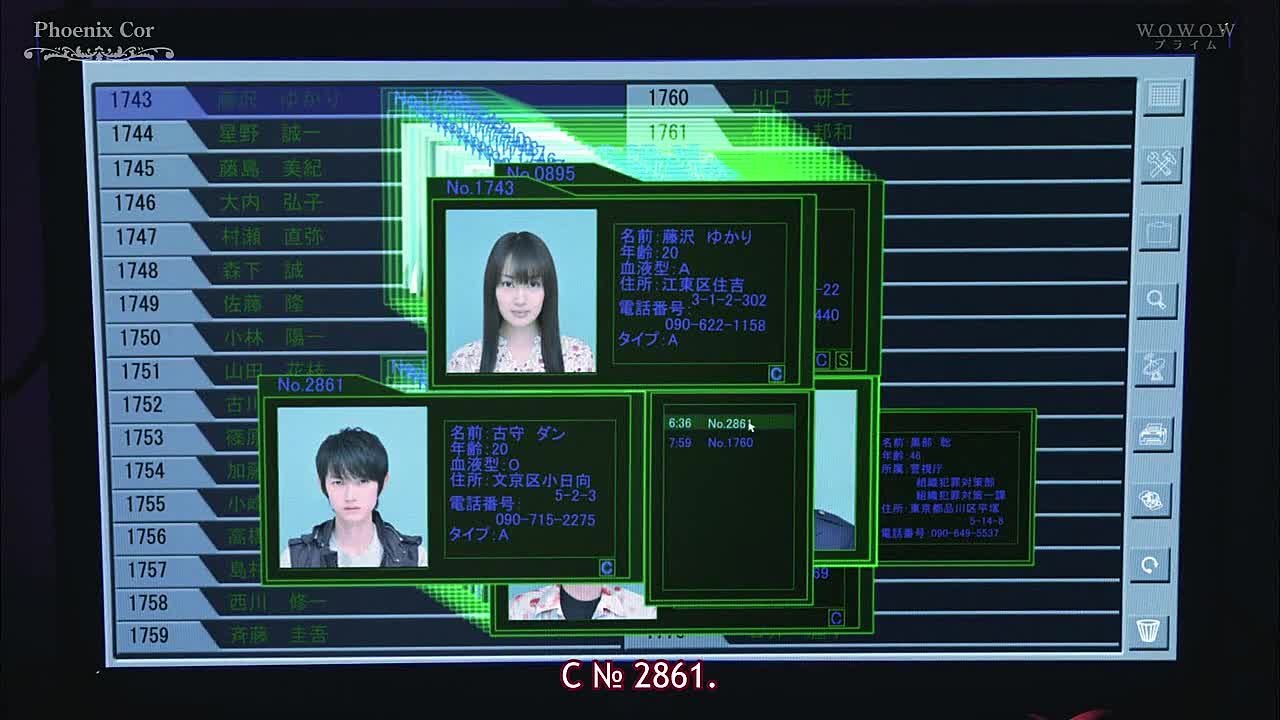Click the trash bin icon
The image size is (1280, 720).
(x=1148, y=631)
